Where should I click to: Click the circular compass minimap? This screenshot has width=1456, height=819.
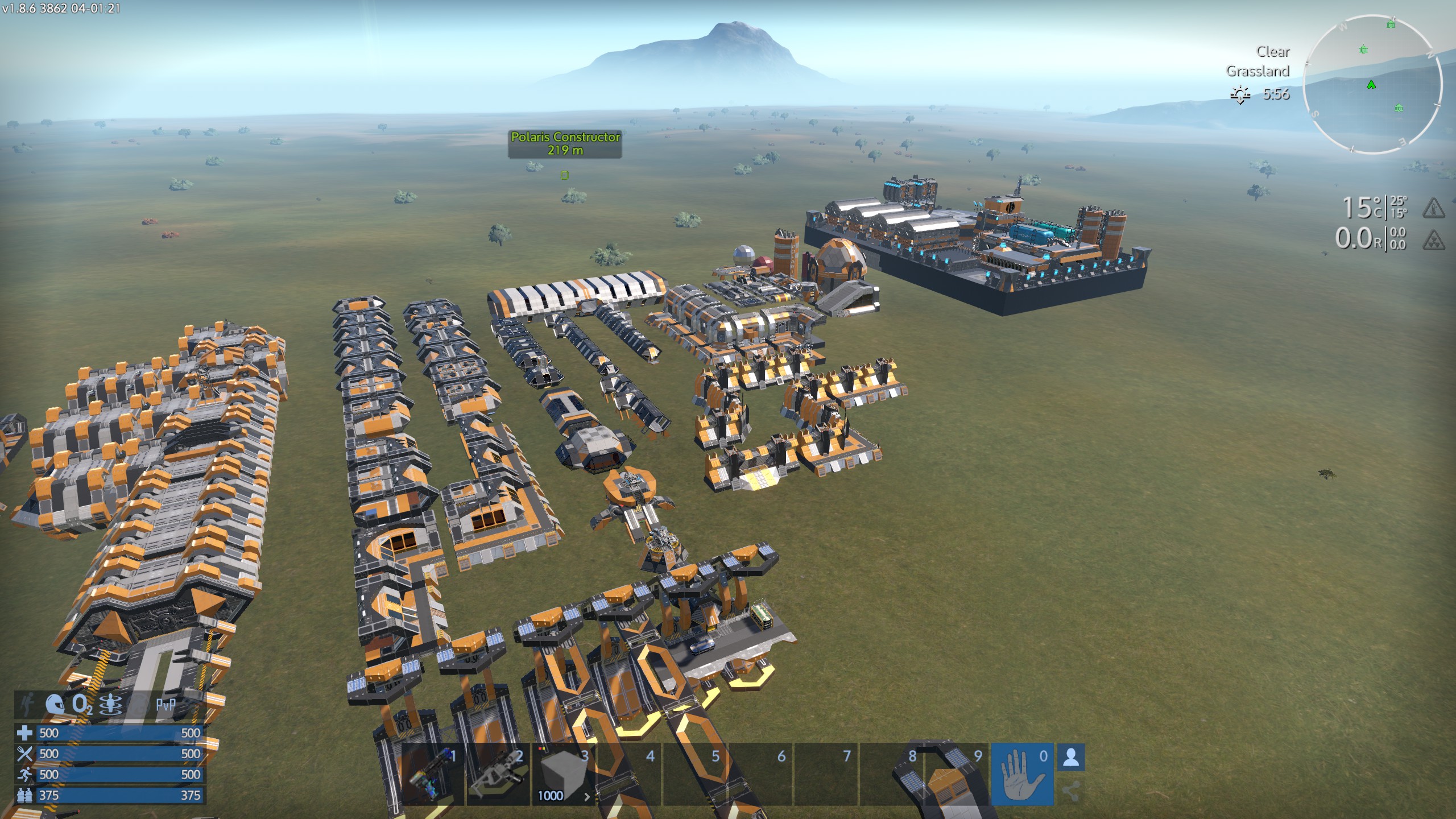[1372, 84]
